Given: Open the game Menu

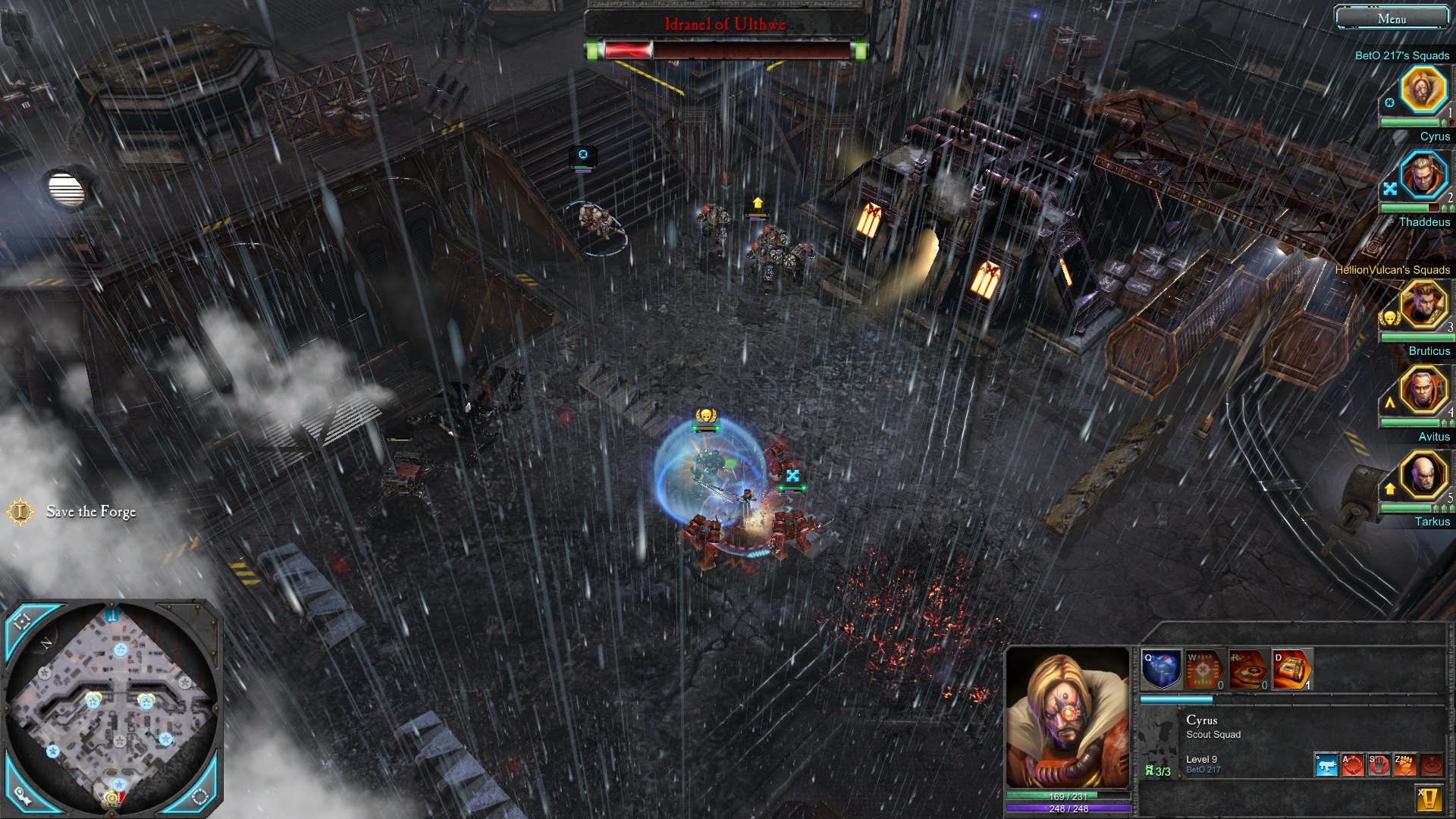Looking at the screenshot, I should point(1392,18).
